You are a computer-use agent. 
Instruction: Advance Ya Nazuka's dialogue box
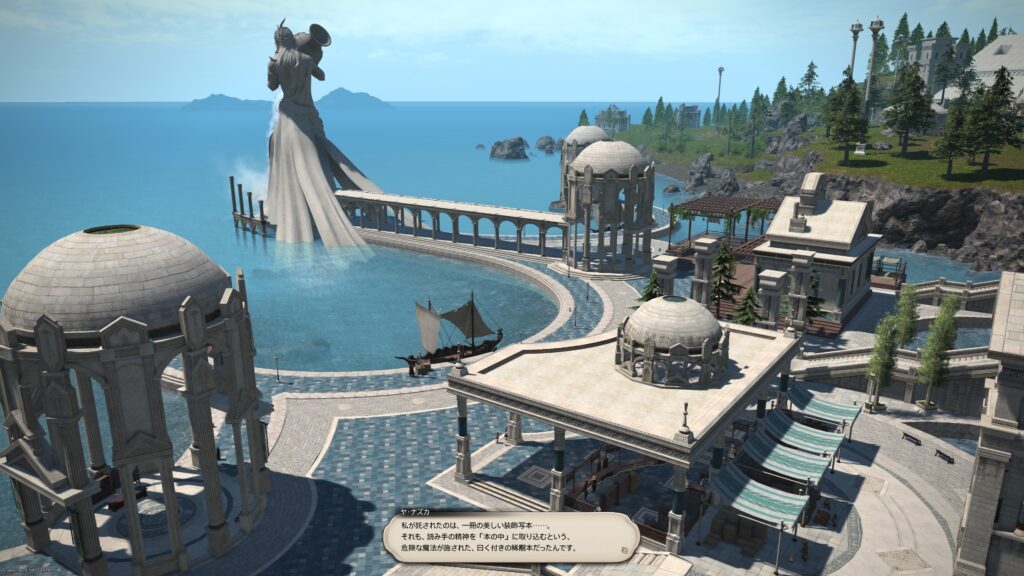[x=510, y=537]
